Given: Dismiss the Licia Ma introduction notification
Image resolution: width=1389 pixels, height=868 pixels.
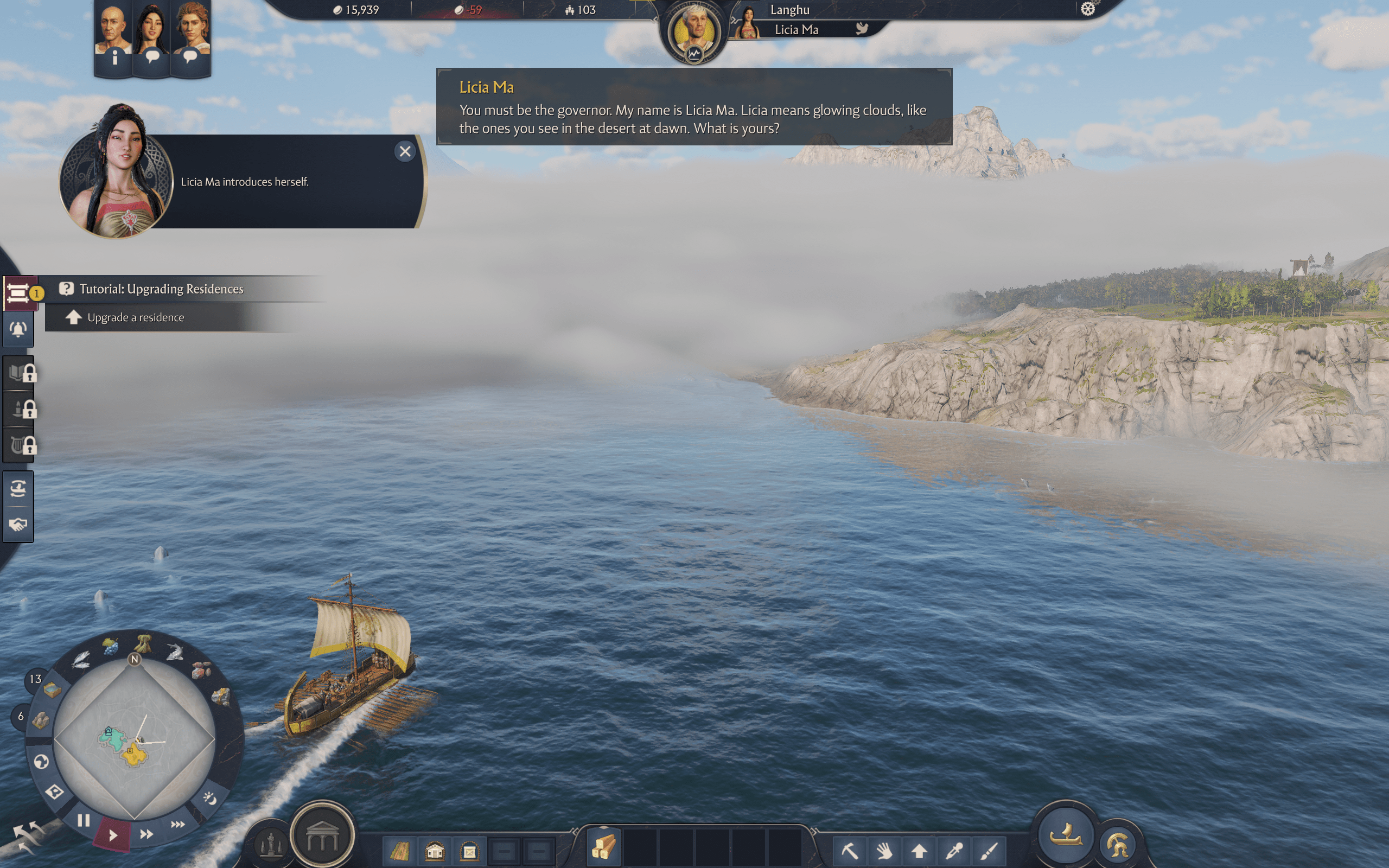Looking at the screenshot, I should (405, 151).
